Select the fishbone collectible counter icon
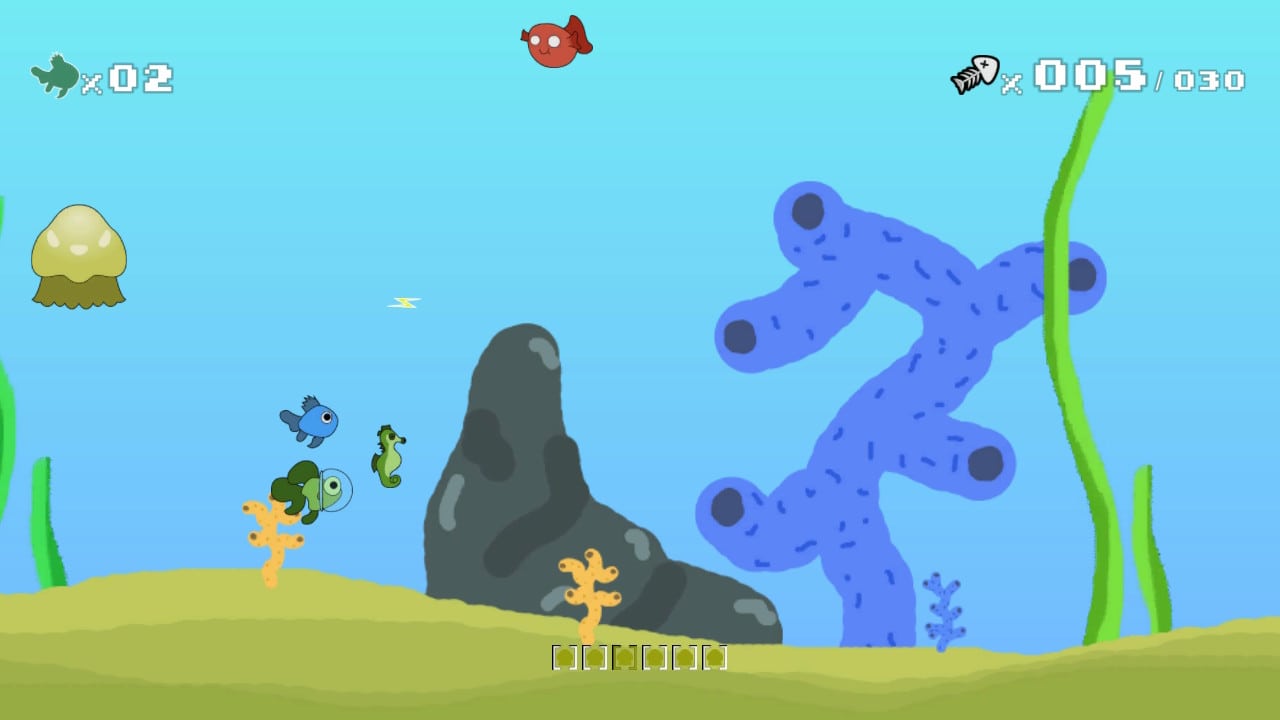Screen dimensions: 1280x720 (975, 72)
